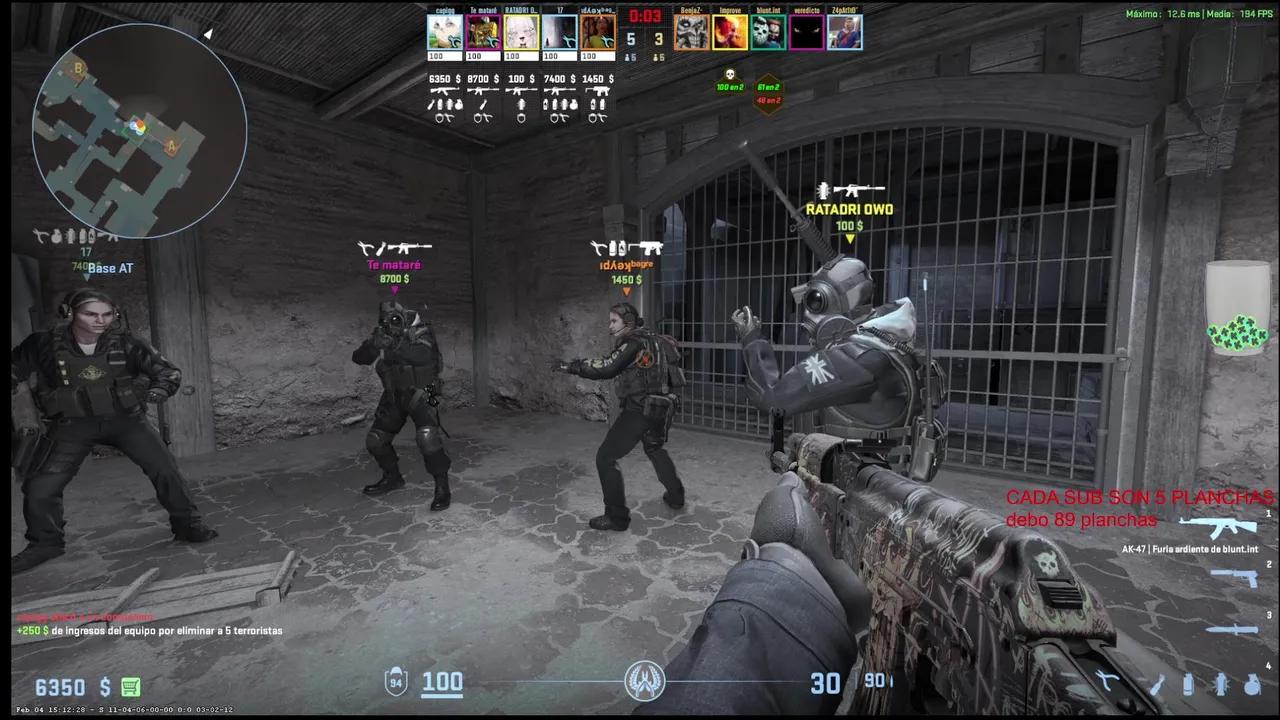Click the clover jar stream overlay
1280x720 pixels.
1237,309
